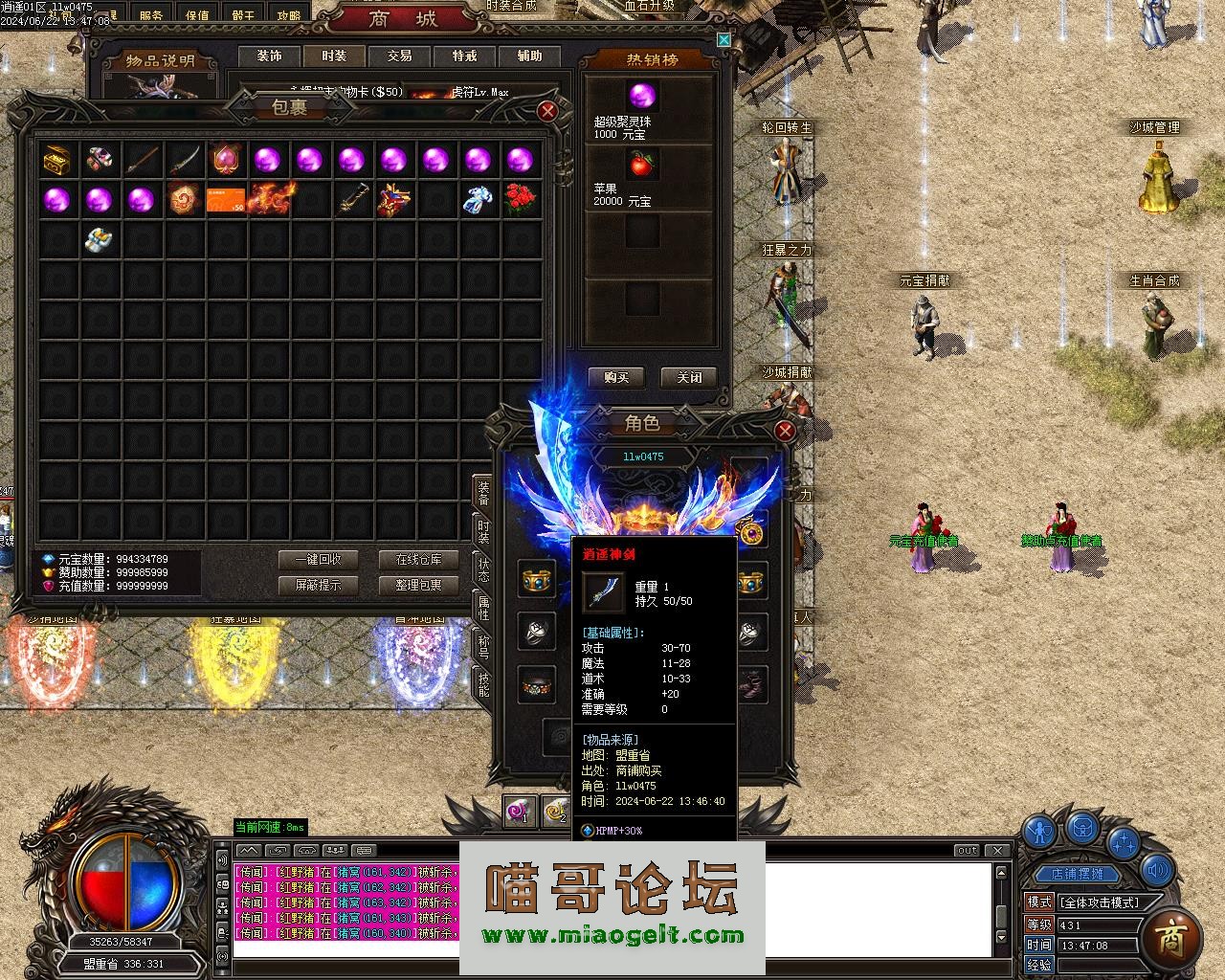Use 一键回收 to recycle items
The width and height of the screenshot is (1225, 980).
(318, 560)
